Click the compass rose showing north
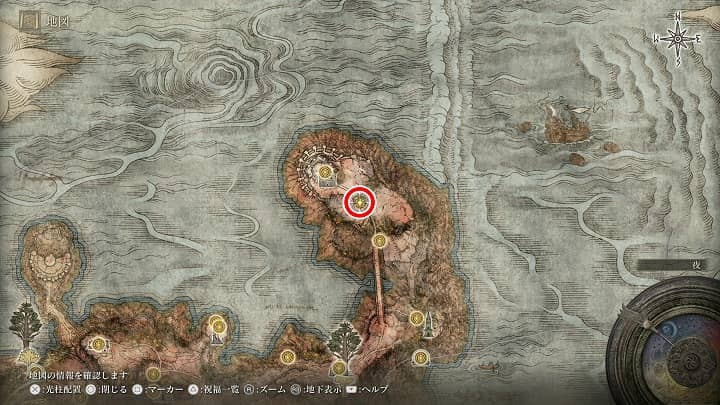This screenshot has width=720, height=405. (677, 38)
